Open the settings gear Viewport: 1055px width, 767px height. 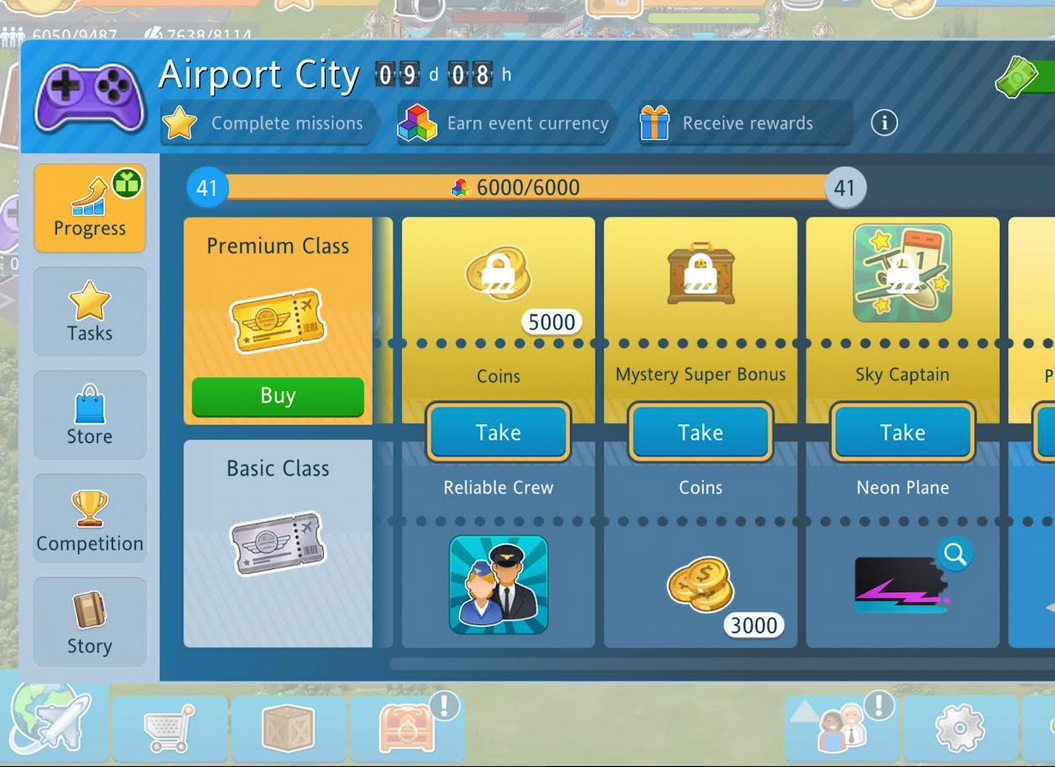(959, 729)
